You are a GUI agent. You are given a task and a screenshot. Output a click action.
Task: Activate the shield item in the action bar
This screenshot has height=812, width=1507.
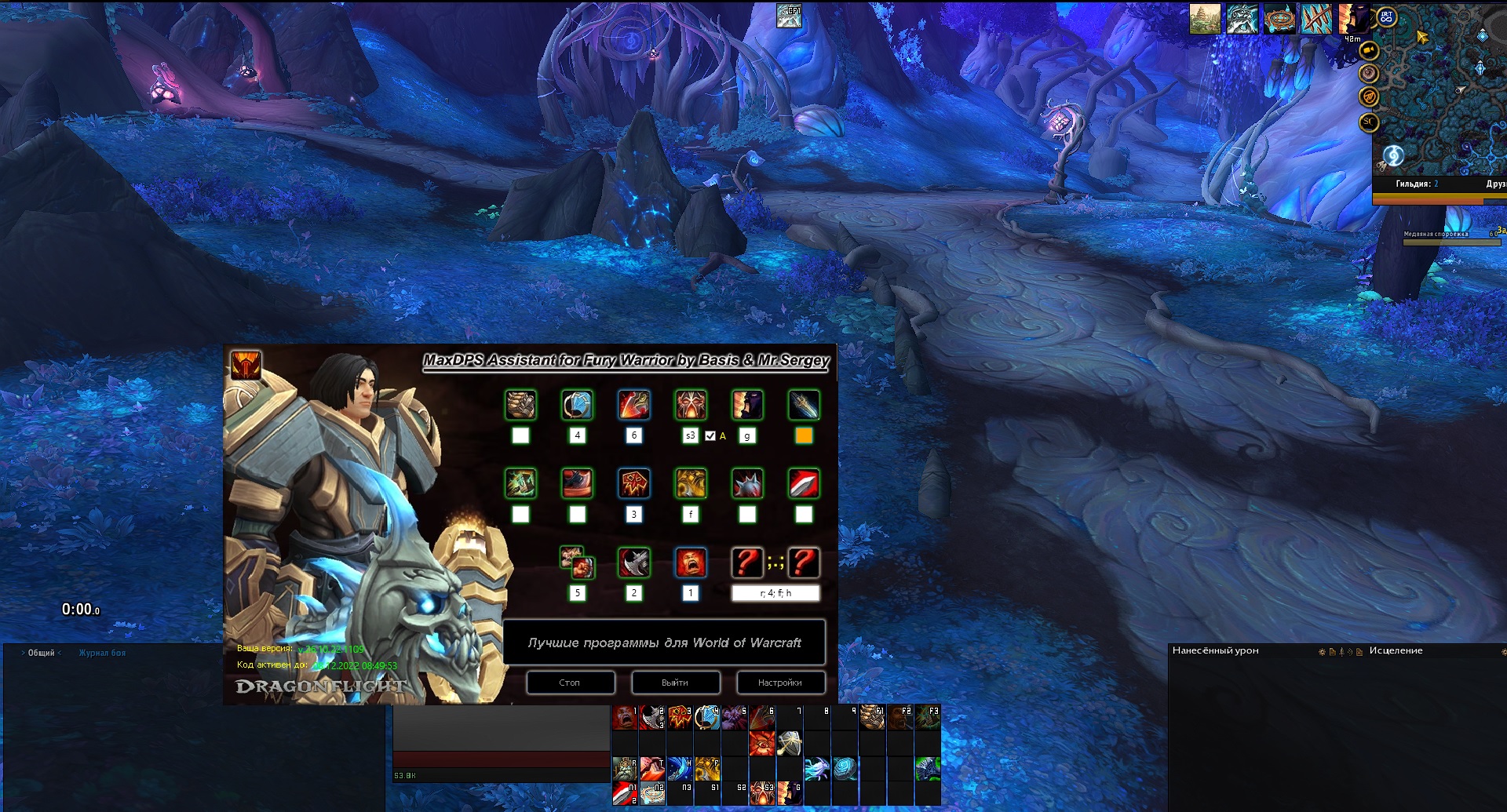tap(790, 742)
